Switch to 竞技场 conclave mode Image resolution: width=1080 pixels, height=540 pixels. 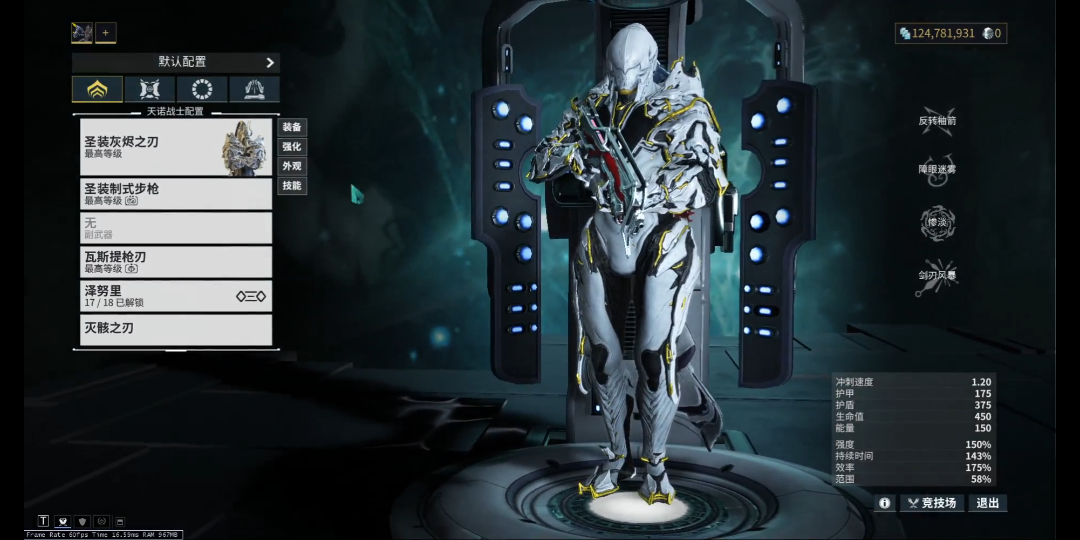932,503
